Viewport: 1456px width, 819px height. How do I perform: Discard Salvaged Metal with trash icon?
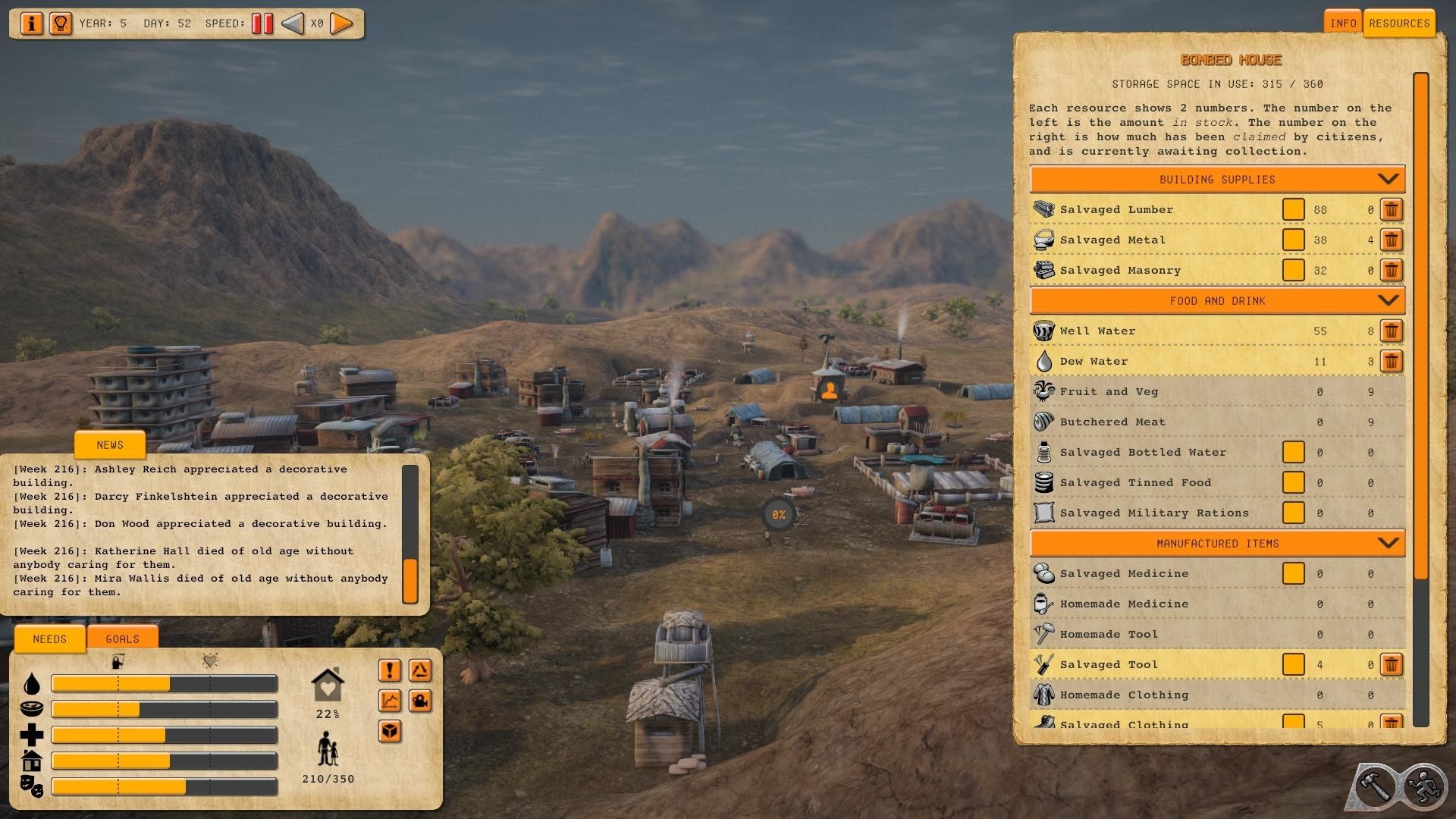(x=1391, y=240)
